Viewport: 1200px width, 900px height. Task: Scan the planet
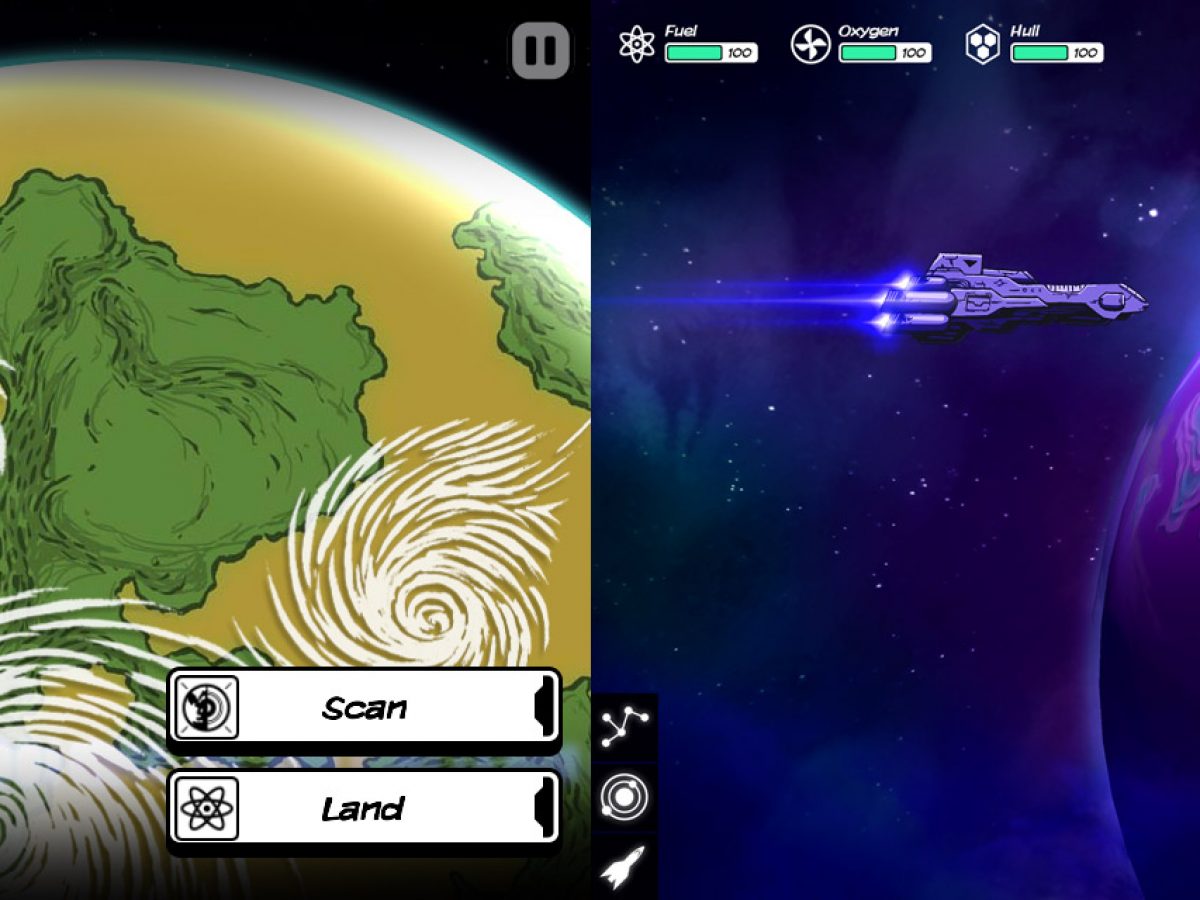pos(364,708)
